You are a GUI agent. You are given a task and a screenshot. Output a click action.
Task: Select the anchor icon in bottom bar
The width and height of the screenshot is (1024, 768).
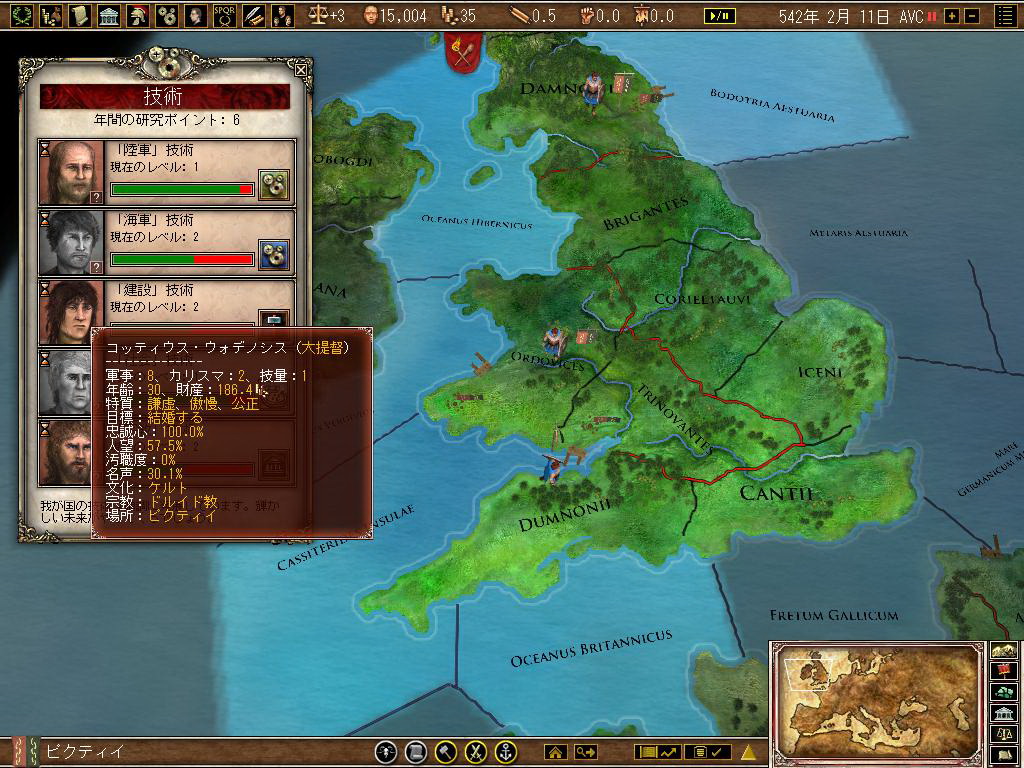pos(507,751)
